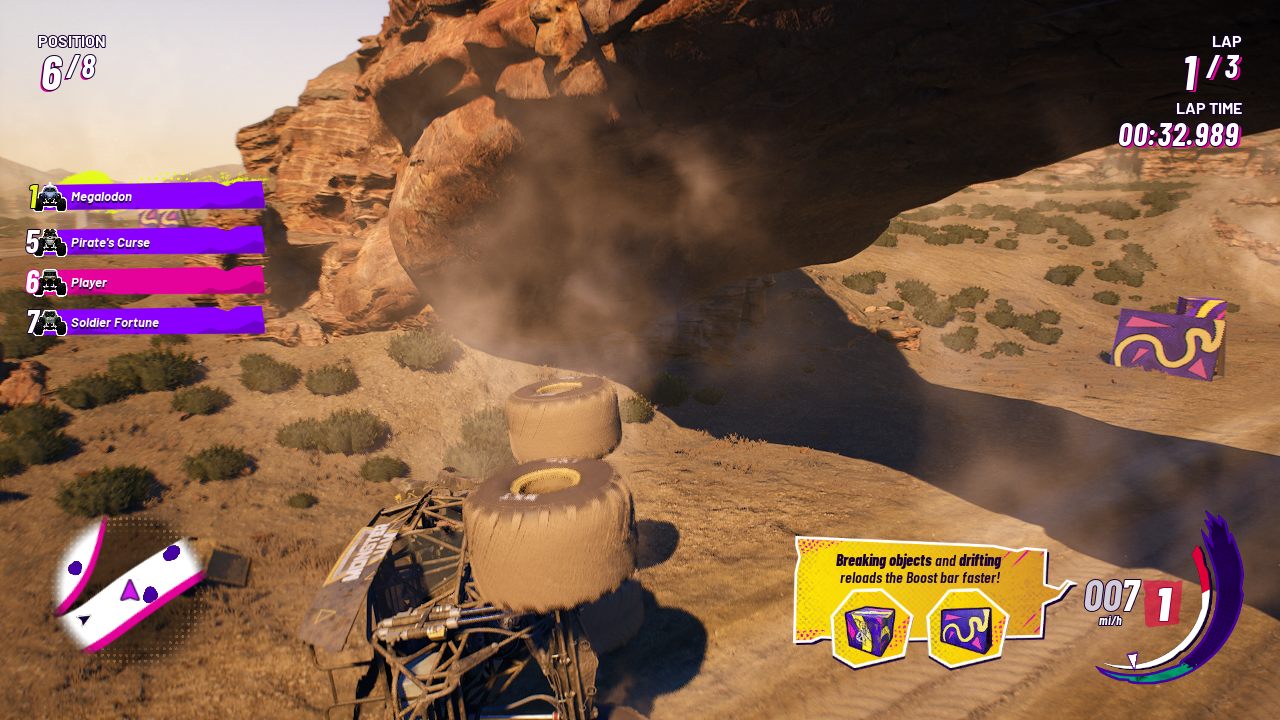
Task: Click the boost bar tip banner
Action: (x=920, y=569)
